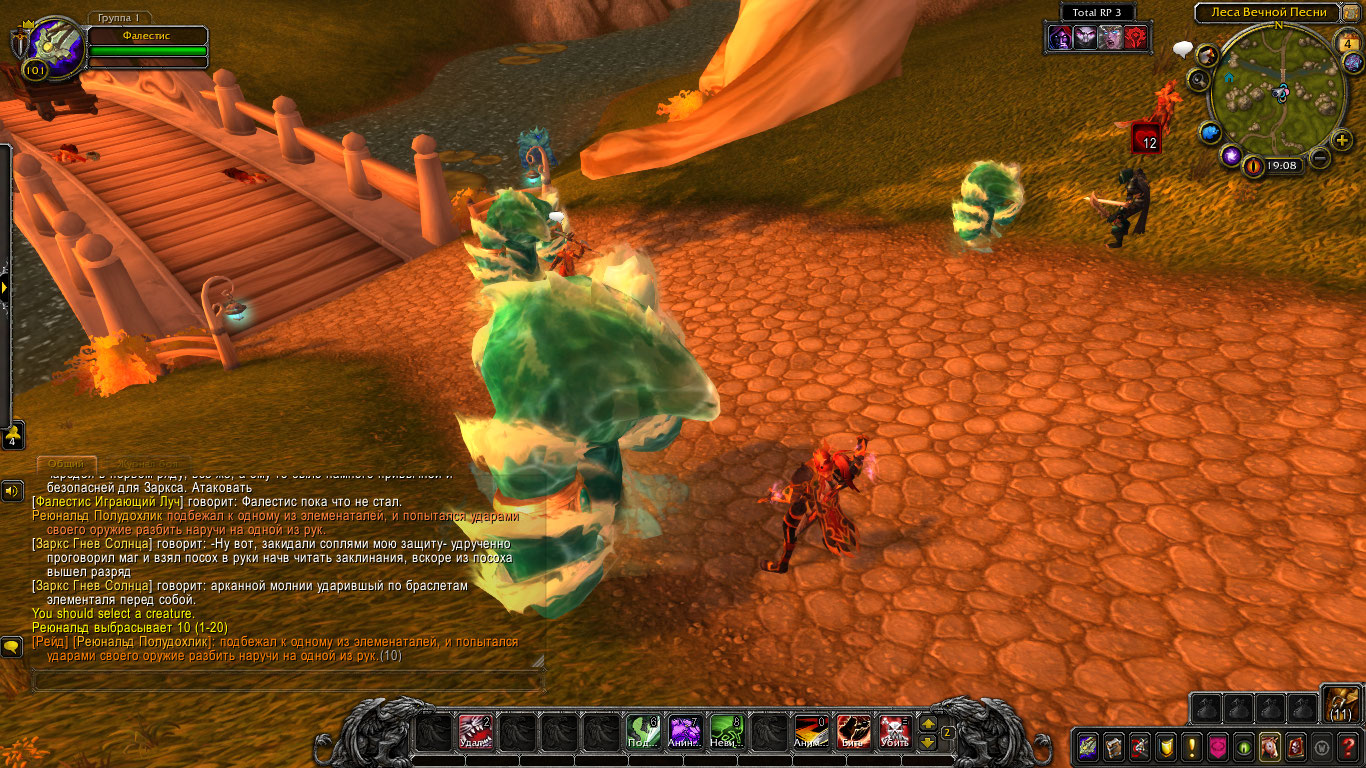Click into the chat message input box
The height and width of the screenshot is (768, 1366).
[x=288, y=681]
